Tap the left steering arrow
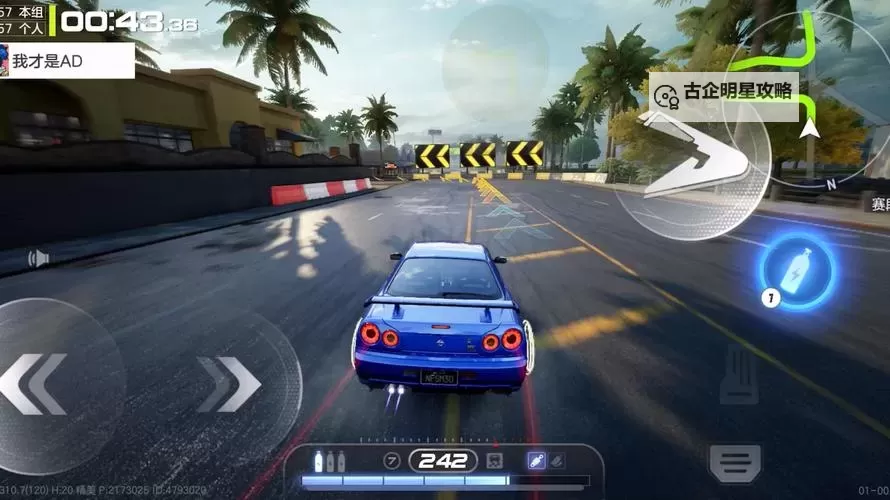Image resolution: width=890 pixels, height=500 pixels. 35,383
